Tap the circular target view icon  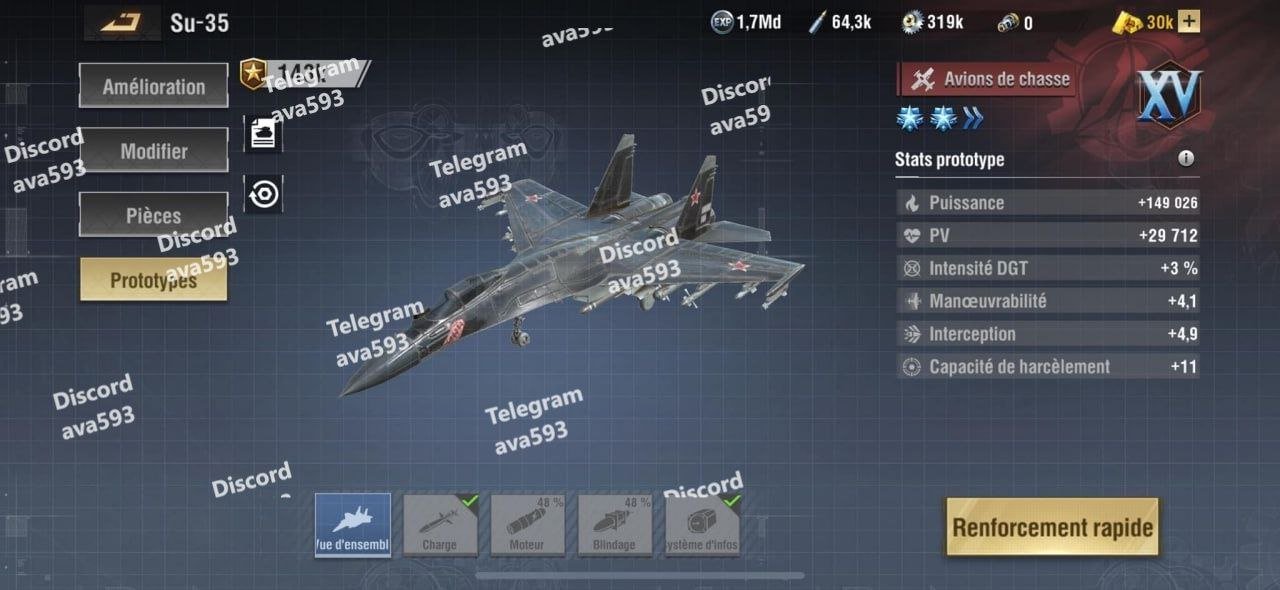pos(263,194)
